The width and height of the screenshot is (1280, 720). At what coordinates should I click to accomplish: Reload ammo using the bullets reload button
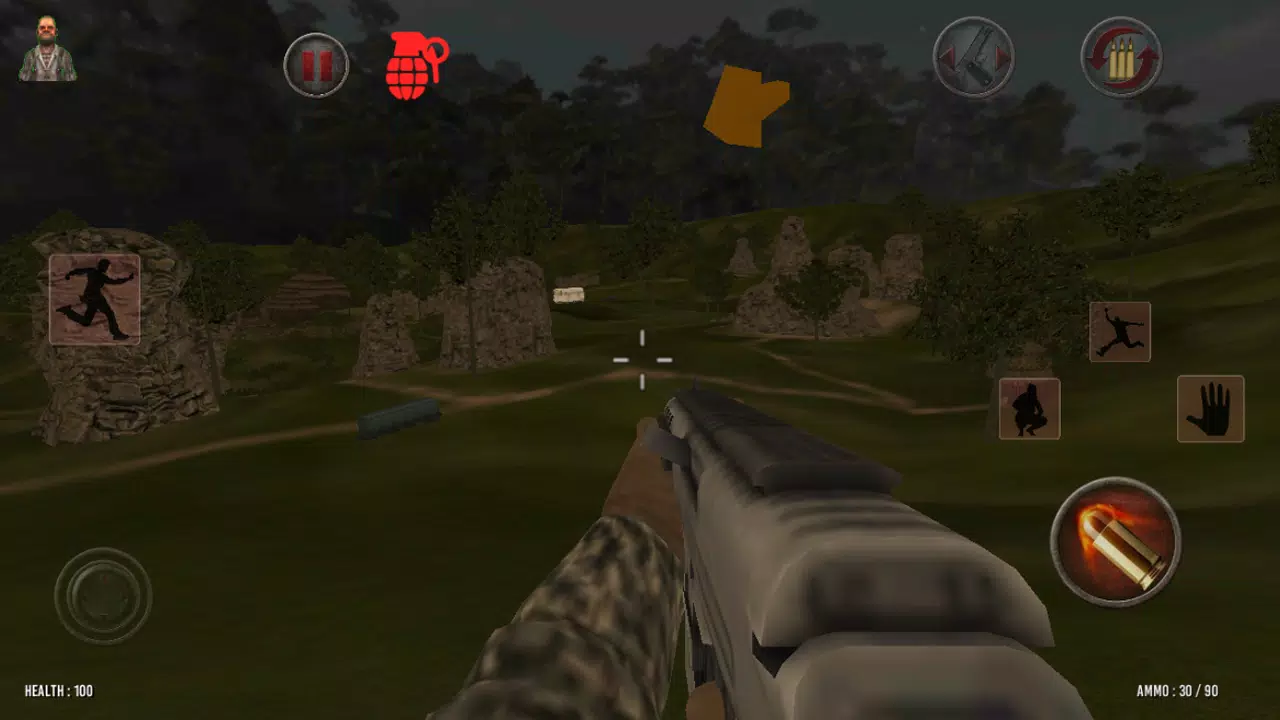pos(1120,58)
